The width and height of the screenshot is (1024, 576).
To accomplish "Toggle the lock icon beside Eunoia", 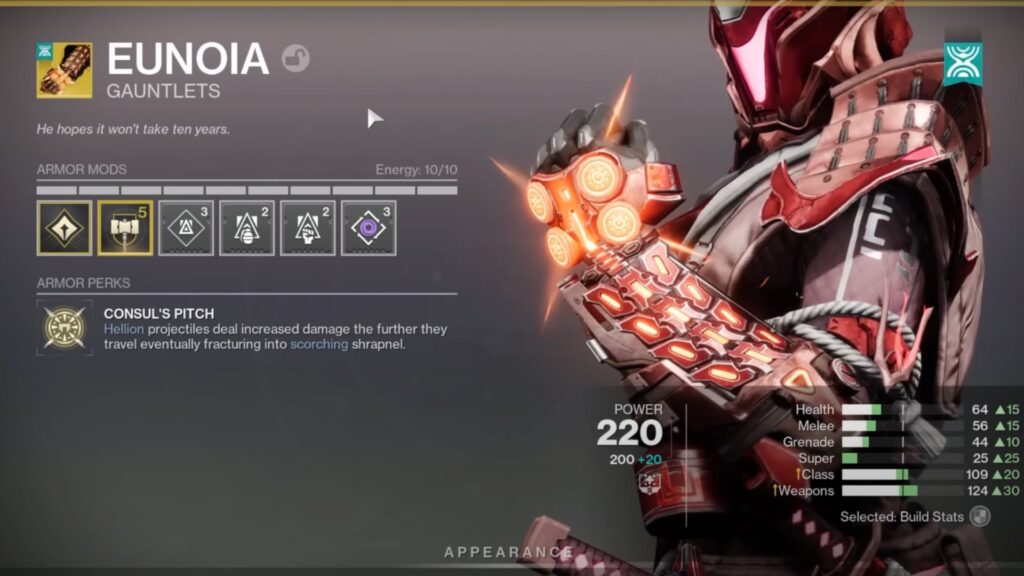I will (x=295, y=59).
